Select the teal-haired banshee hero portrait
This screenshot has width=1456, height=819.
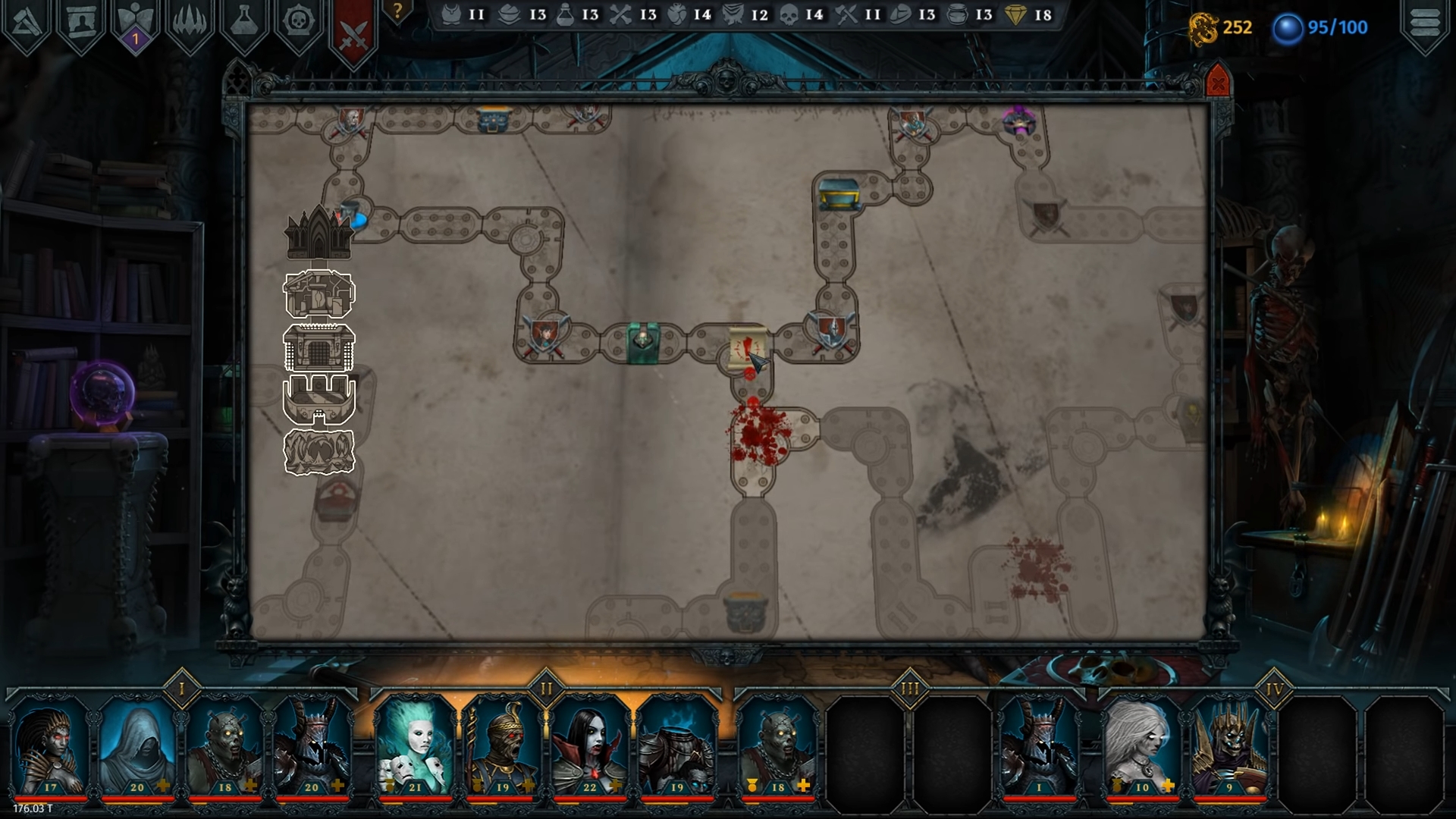pos(415,745)
